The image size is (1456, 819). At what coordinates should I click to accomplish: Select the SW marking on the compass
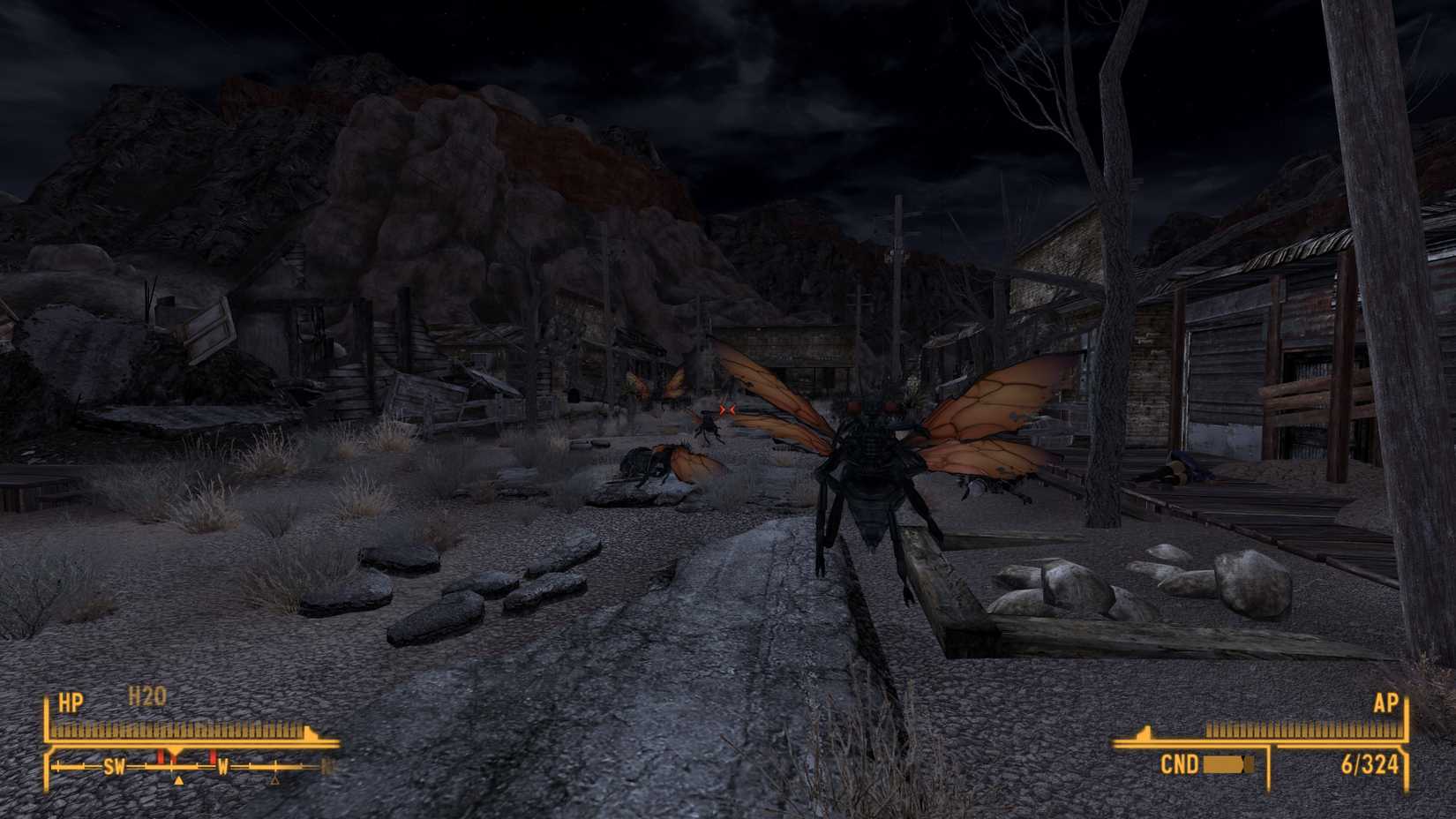point(114,767)
